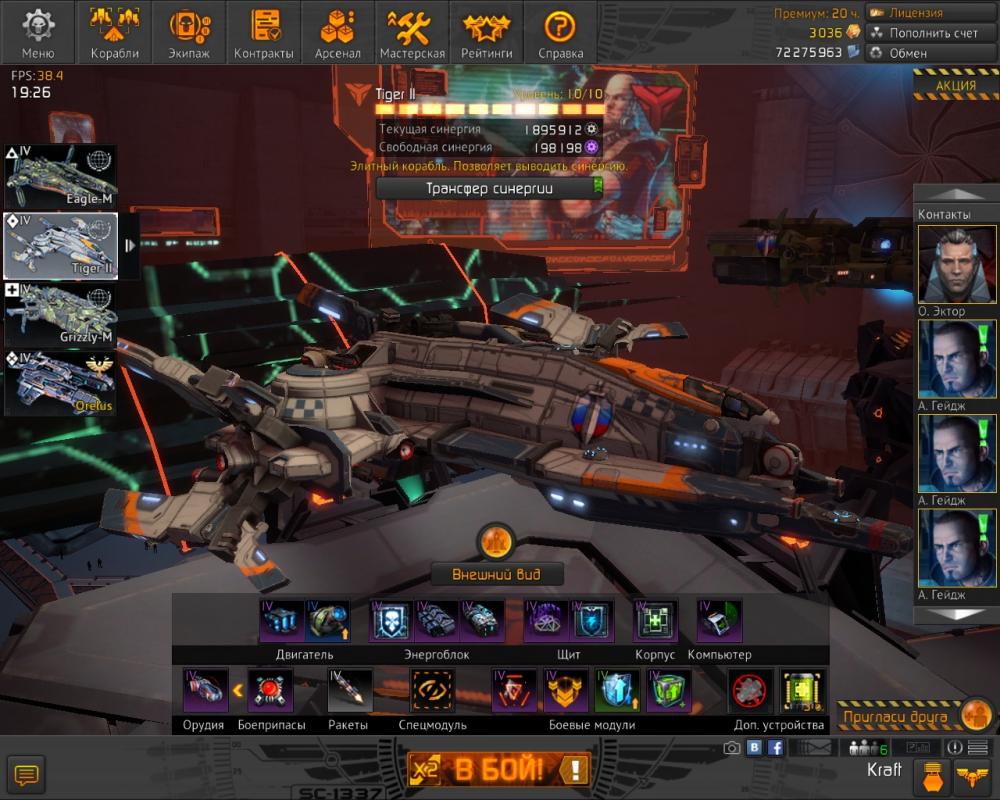This screenshot has width=1000, height=800.
Task: Open the Арсенал arsenal
Action: pos(337,33)
